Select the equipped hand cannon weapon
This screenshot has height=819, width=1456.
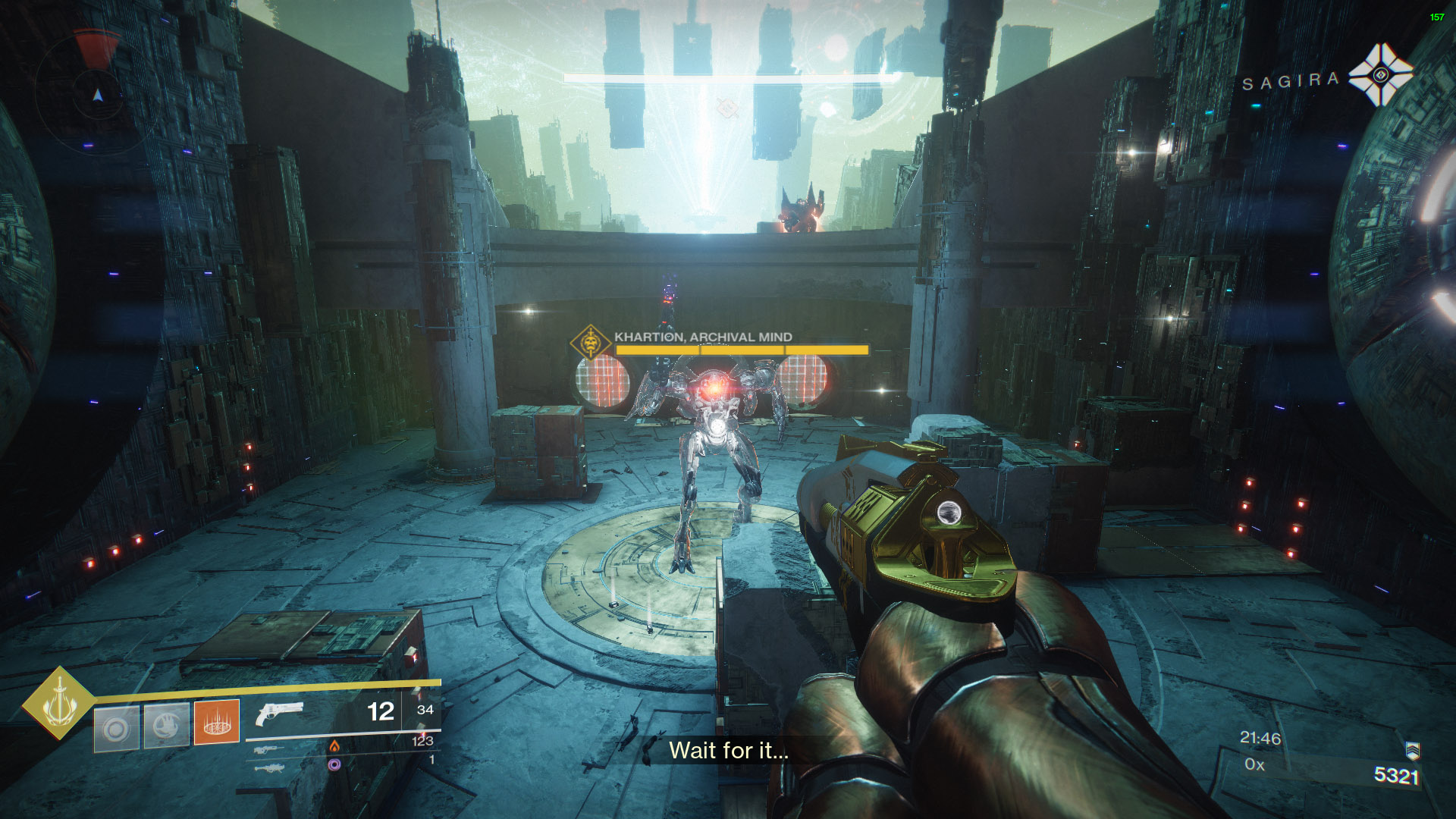pos(280,714)
